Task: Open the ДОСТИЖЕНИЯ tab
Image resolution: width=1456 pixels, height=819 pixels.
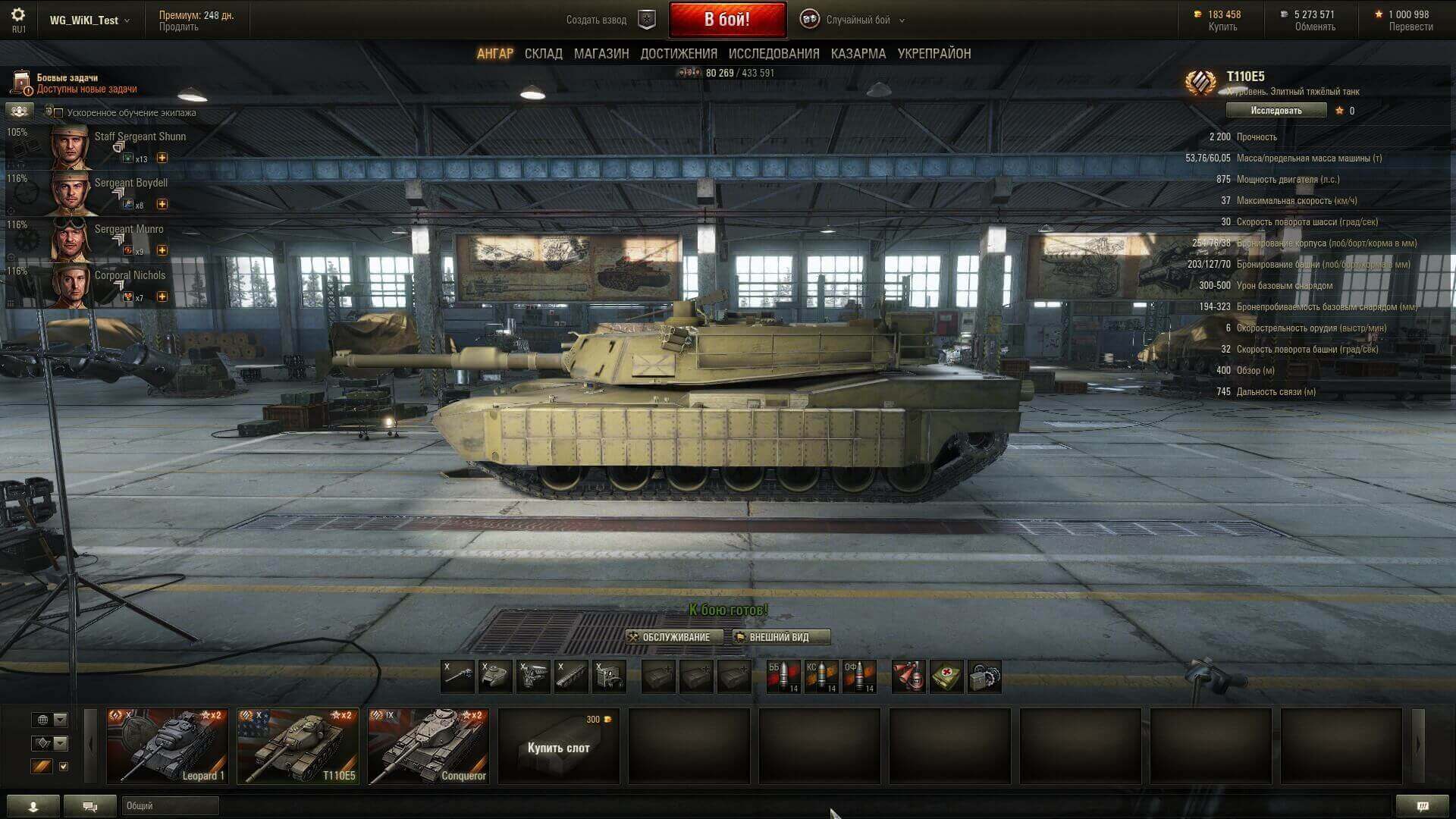Action: [679, 54]
